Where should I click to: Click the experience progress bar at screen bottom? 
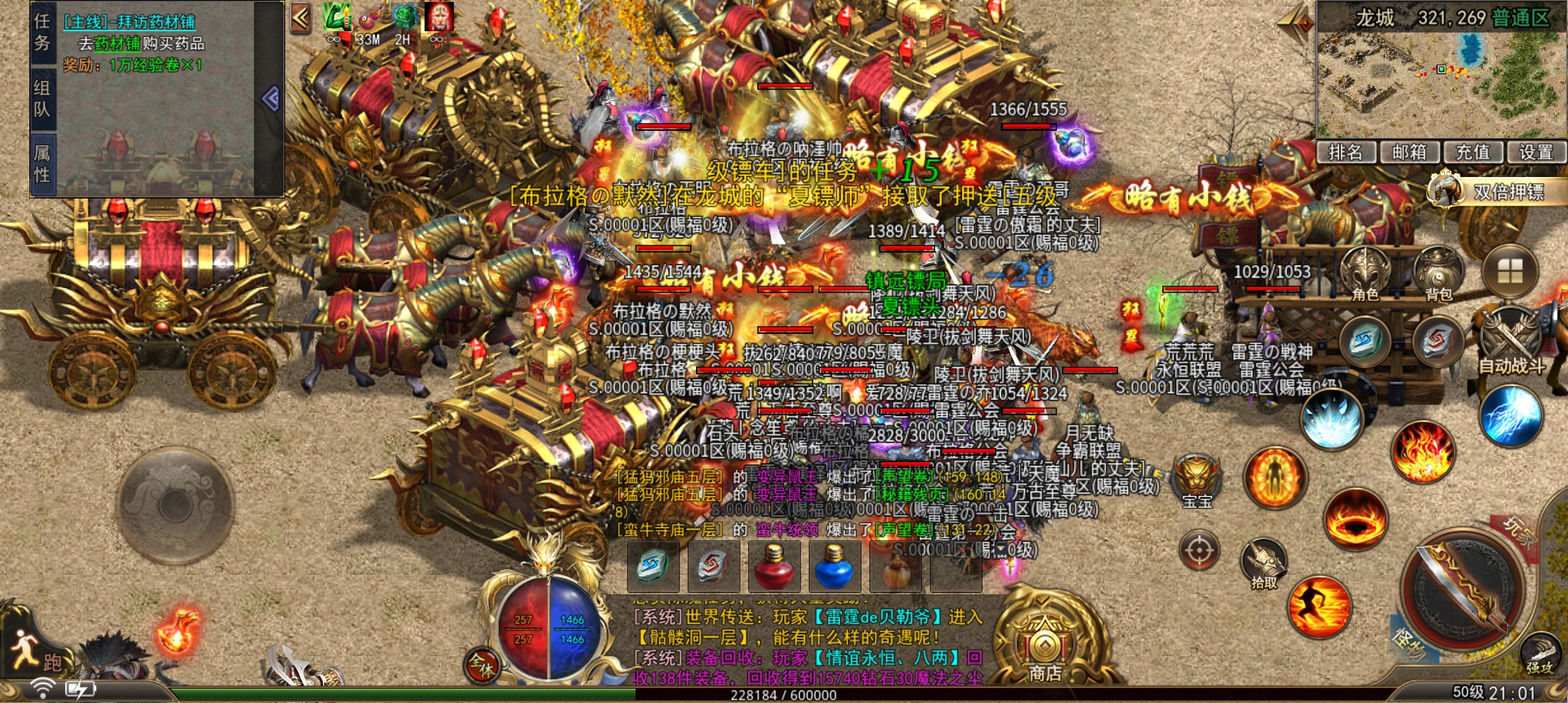(x=784, y=695)
